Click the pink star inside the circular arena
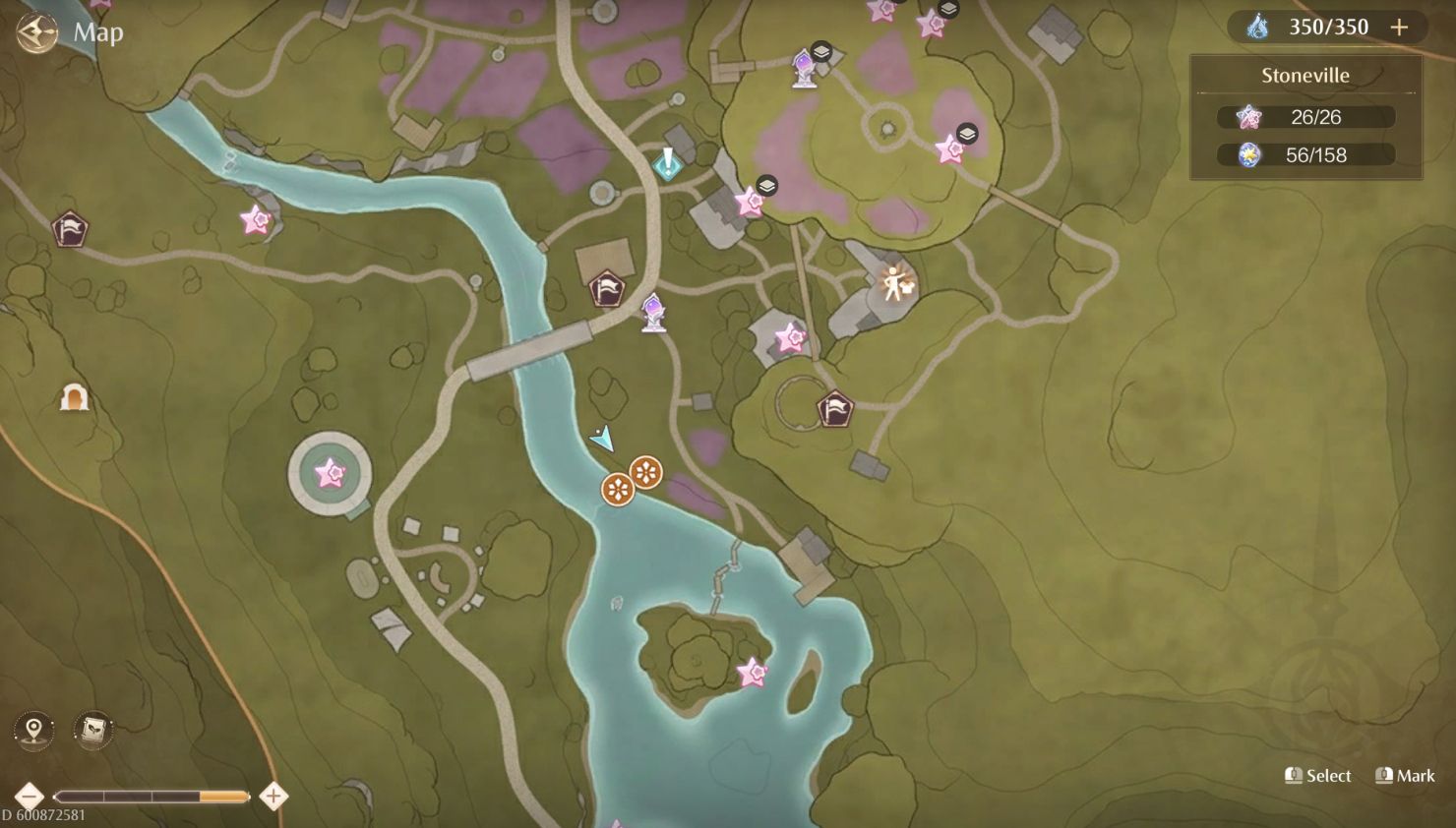 coord(331,474)
